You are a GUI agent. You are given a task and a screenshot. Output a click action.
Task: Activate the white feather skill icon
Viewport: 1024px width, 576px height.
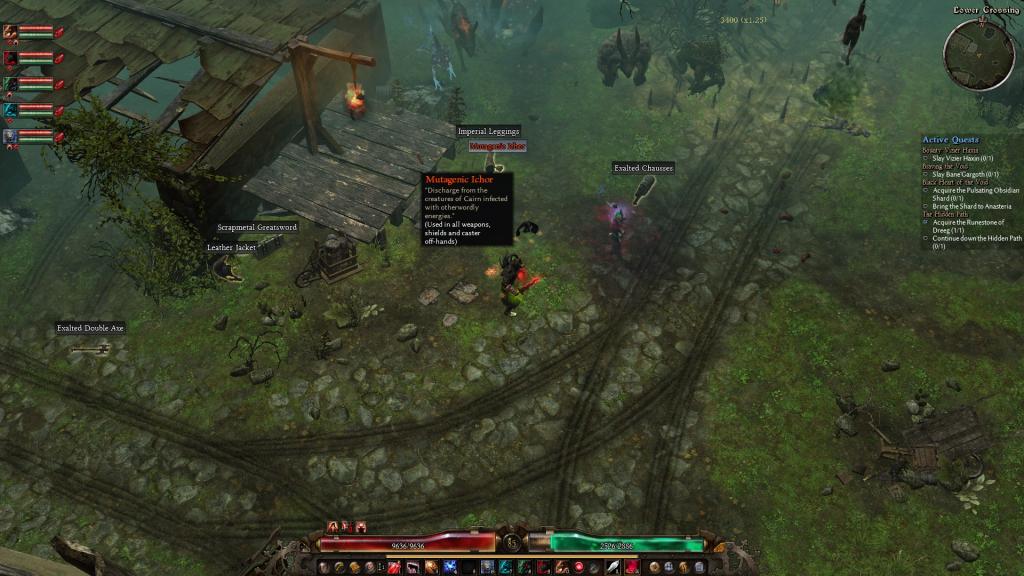(610, 567)
